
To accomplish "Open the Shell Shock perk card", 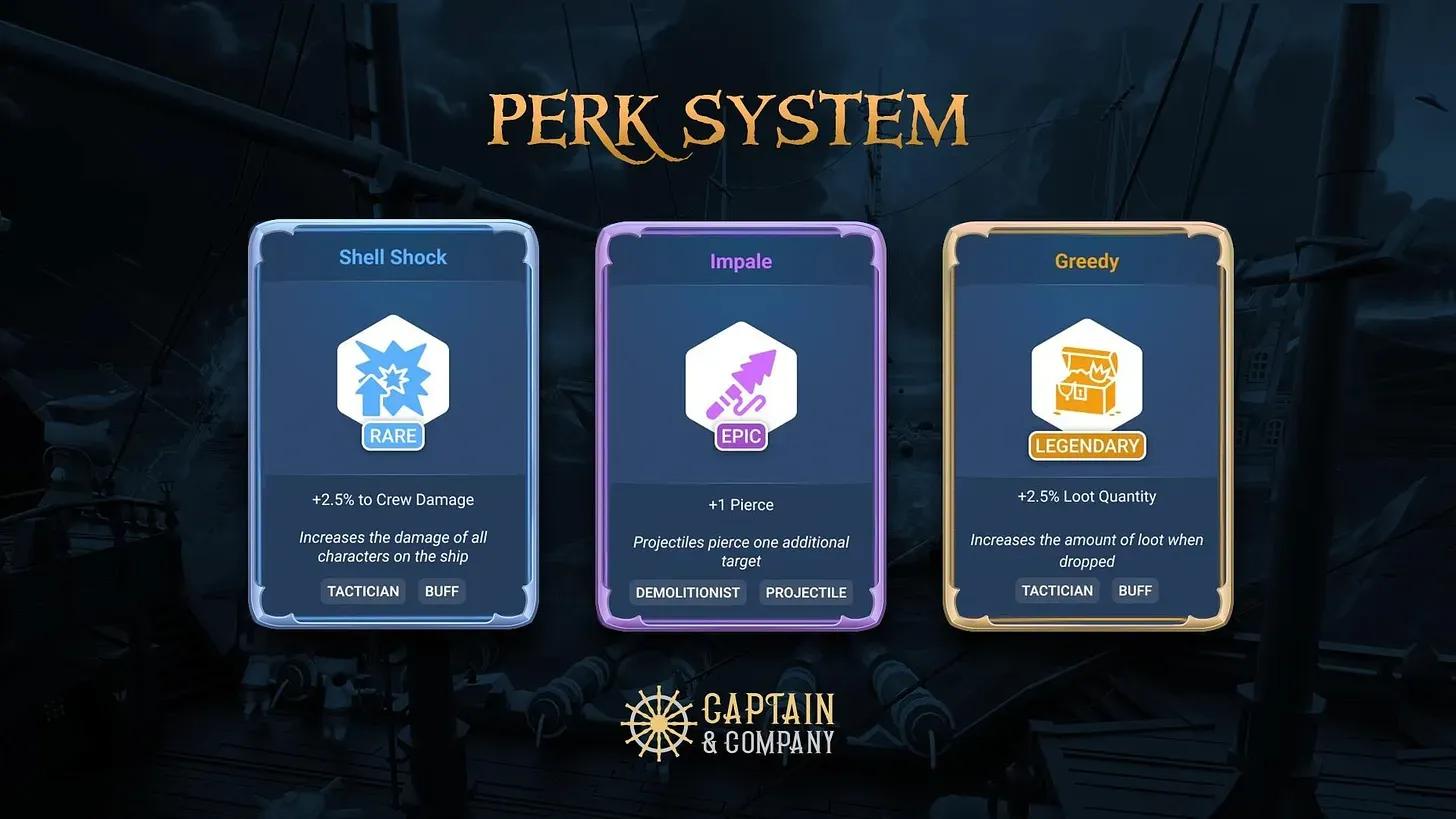I will click(392, 425).
